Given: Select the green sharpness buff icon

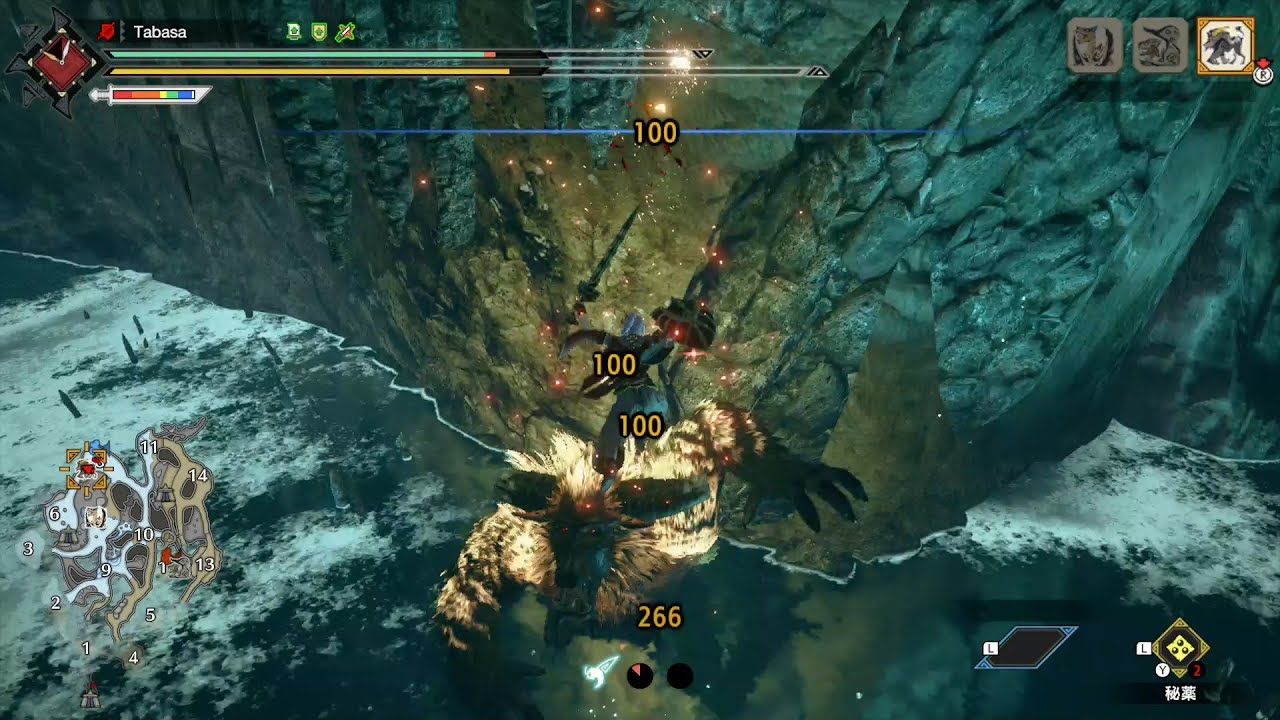Looking at the screenshot, I should point(343,31).
